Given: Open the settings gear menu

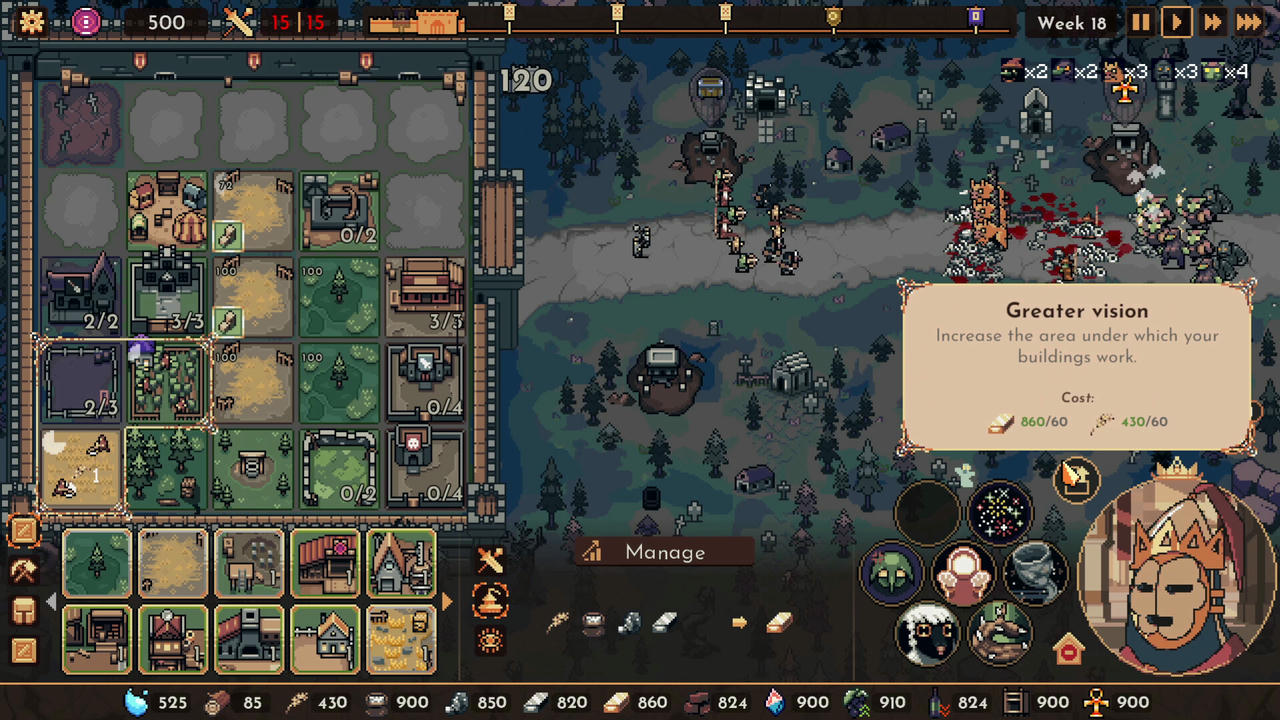Looking at the screenshot, I should (x=32, y=22).
